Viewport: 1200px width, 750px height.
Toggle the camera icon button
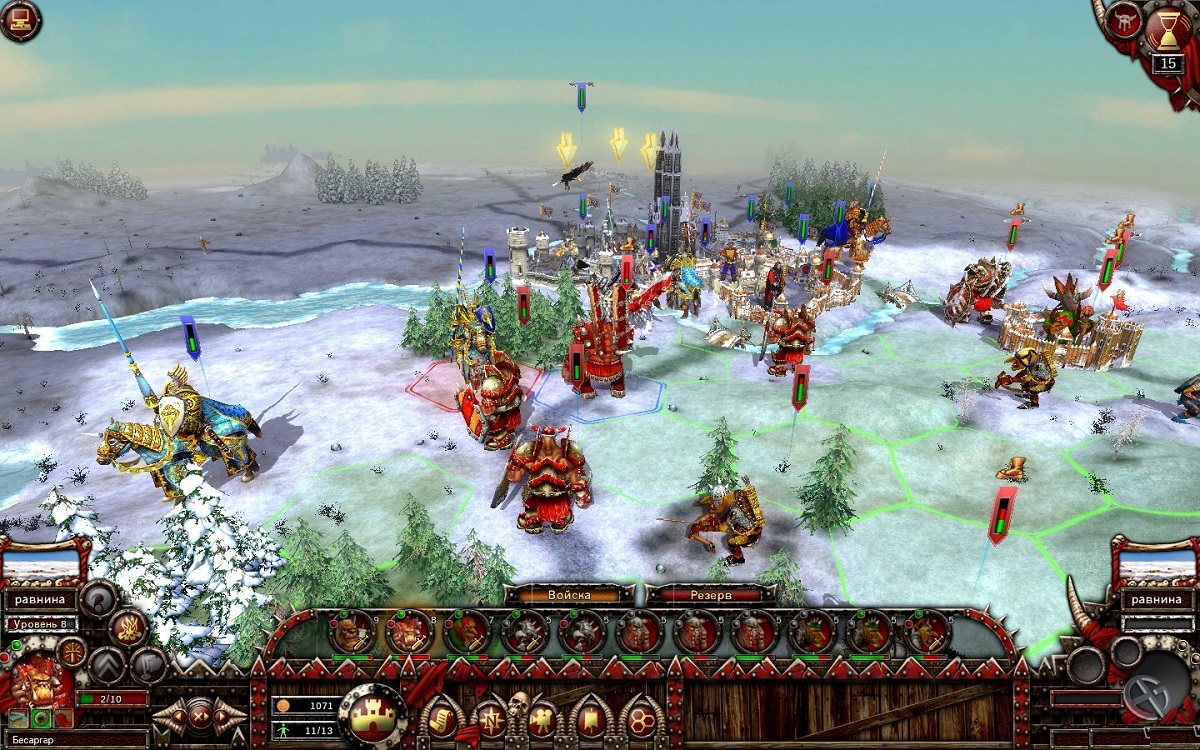coord(541,718)
